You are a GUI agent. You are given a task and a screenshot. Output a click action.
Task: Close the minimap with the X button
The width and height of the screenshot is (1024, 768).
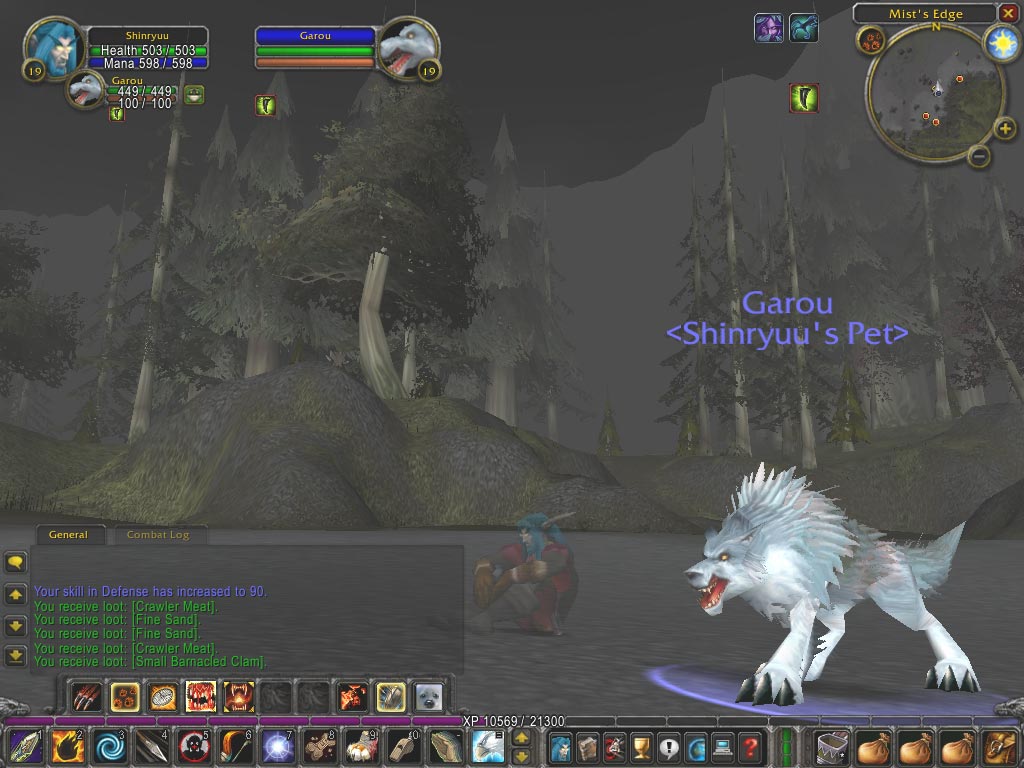click(1008, 13)
